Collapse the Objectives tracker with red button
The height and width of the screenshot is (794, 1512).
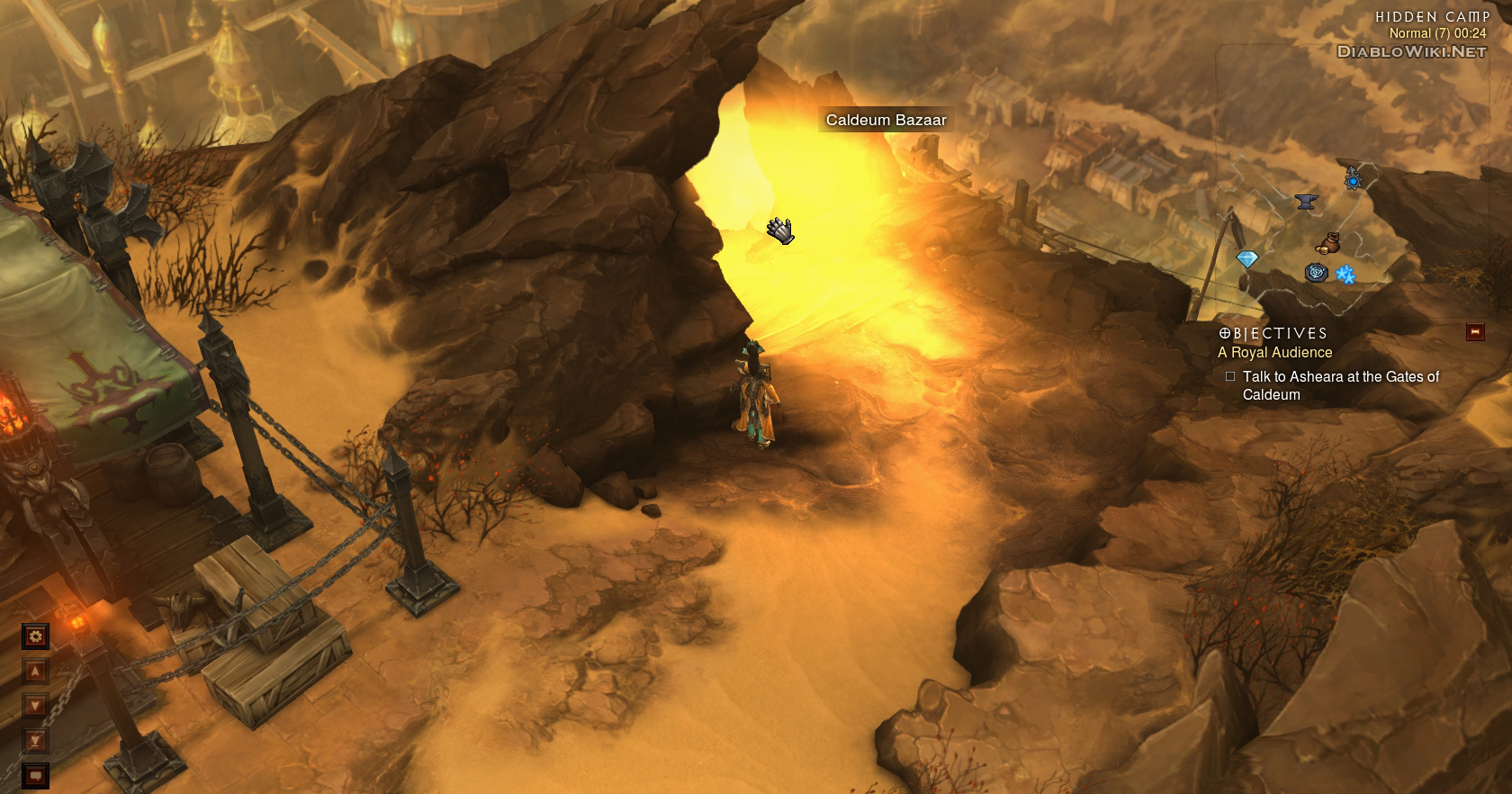click(x=1475, y=332)
